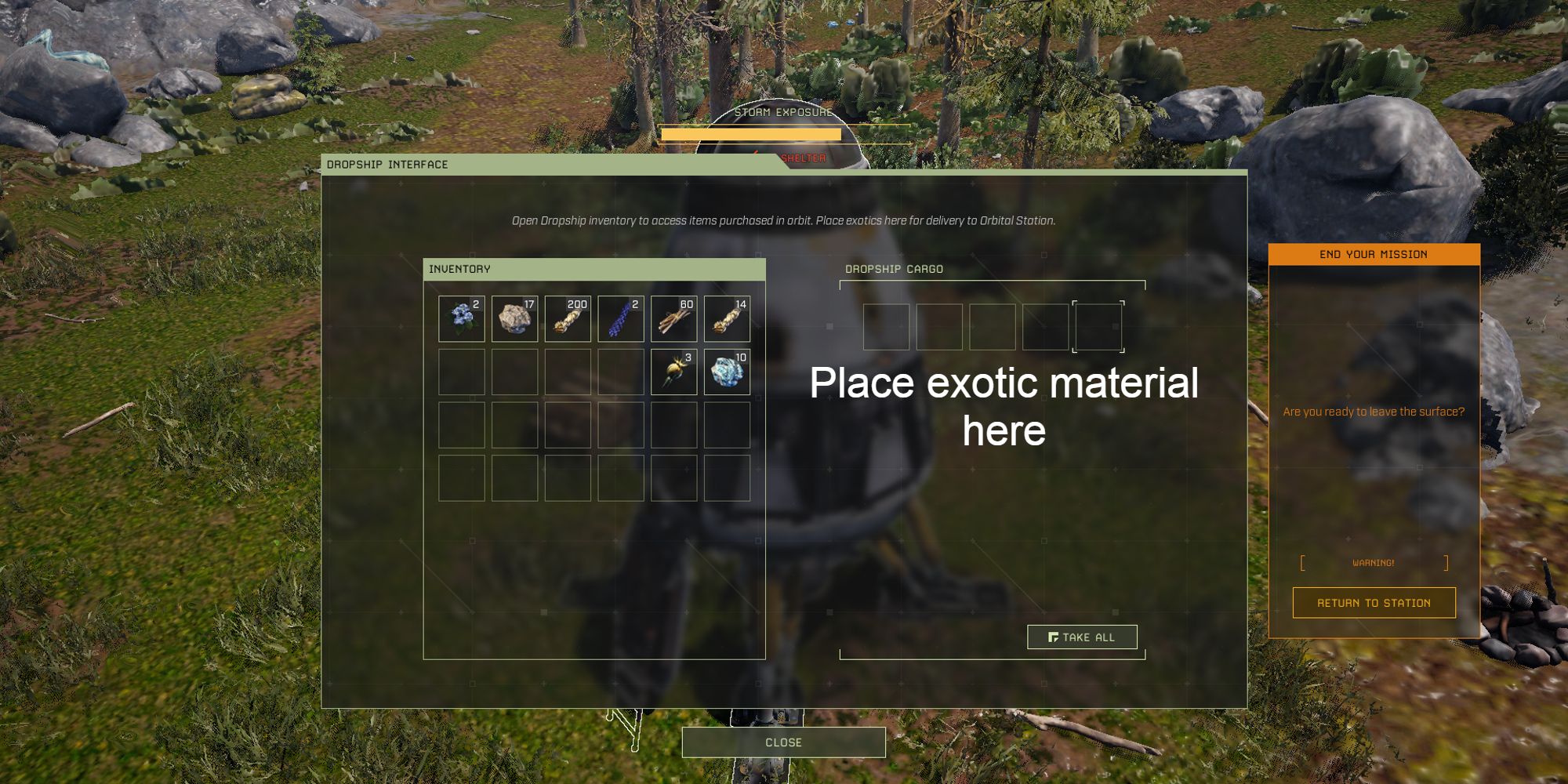This screenshot has width=1568, height=784.
Task: Select the stick bundle of 60
Action: pyautogui.click(x=673, y=318)
